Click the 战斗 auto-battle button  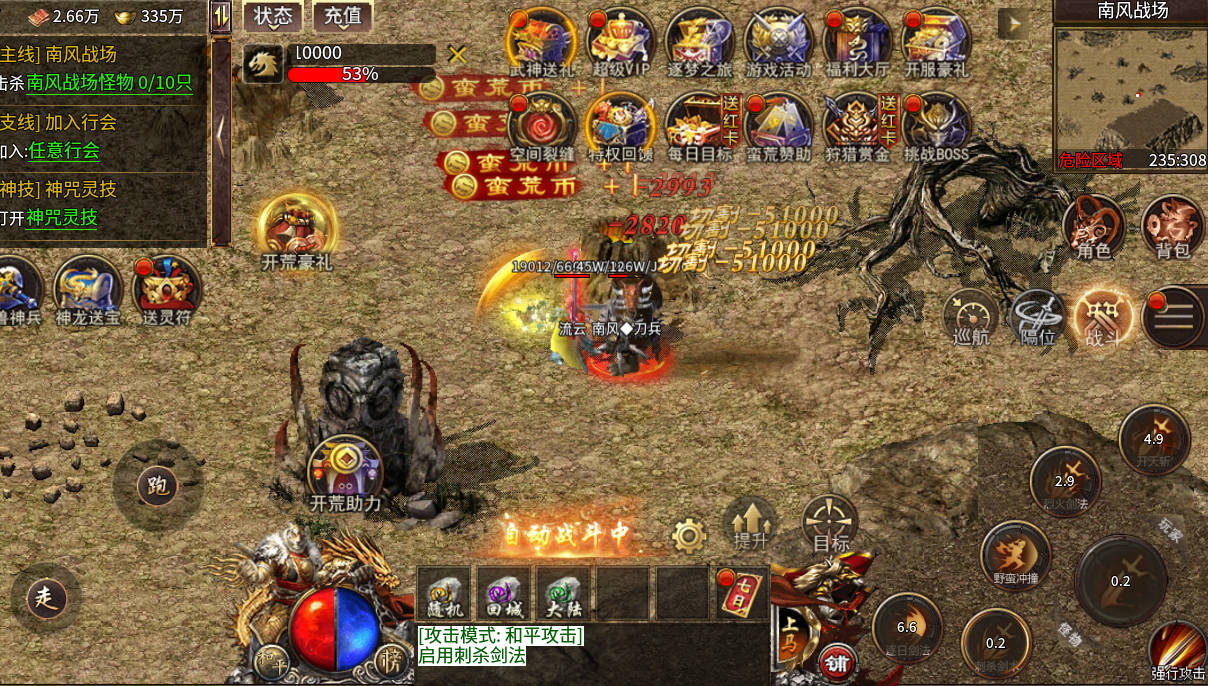[x=1103, y=318]
